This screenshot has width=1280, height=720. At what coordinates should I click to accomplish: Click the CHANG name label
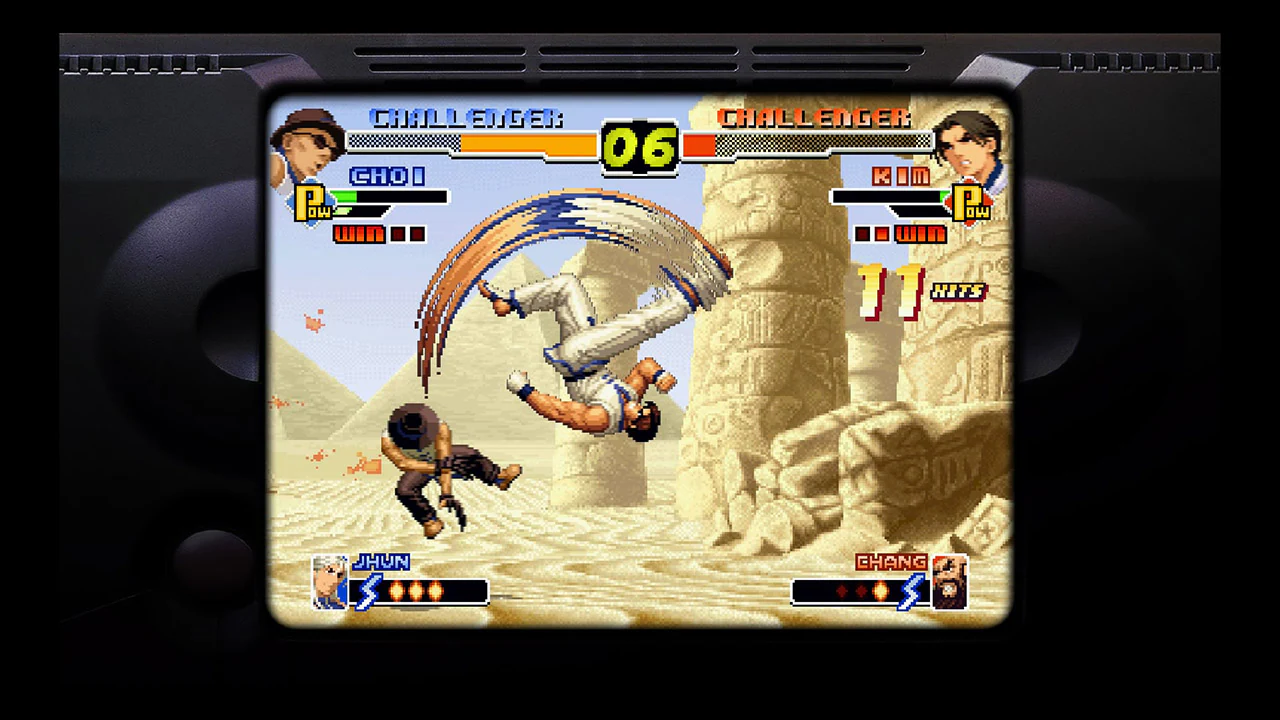click(891, 562)
